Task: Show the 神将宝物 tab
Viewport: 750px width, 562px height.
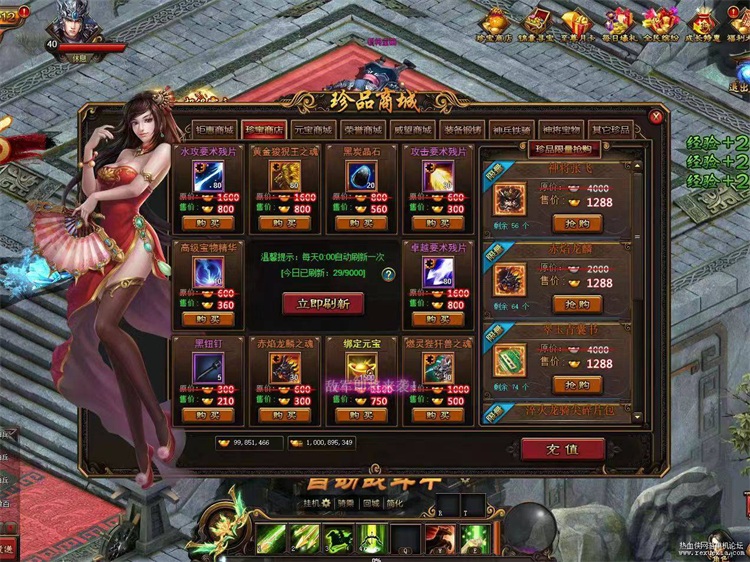Action: point(558,130)
